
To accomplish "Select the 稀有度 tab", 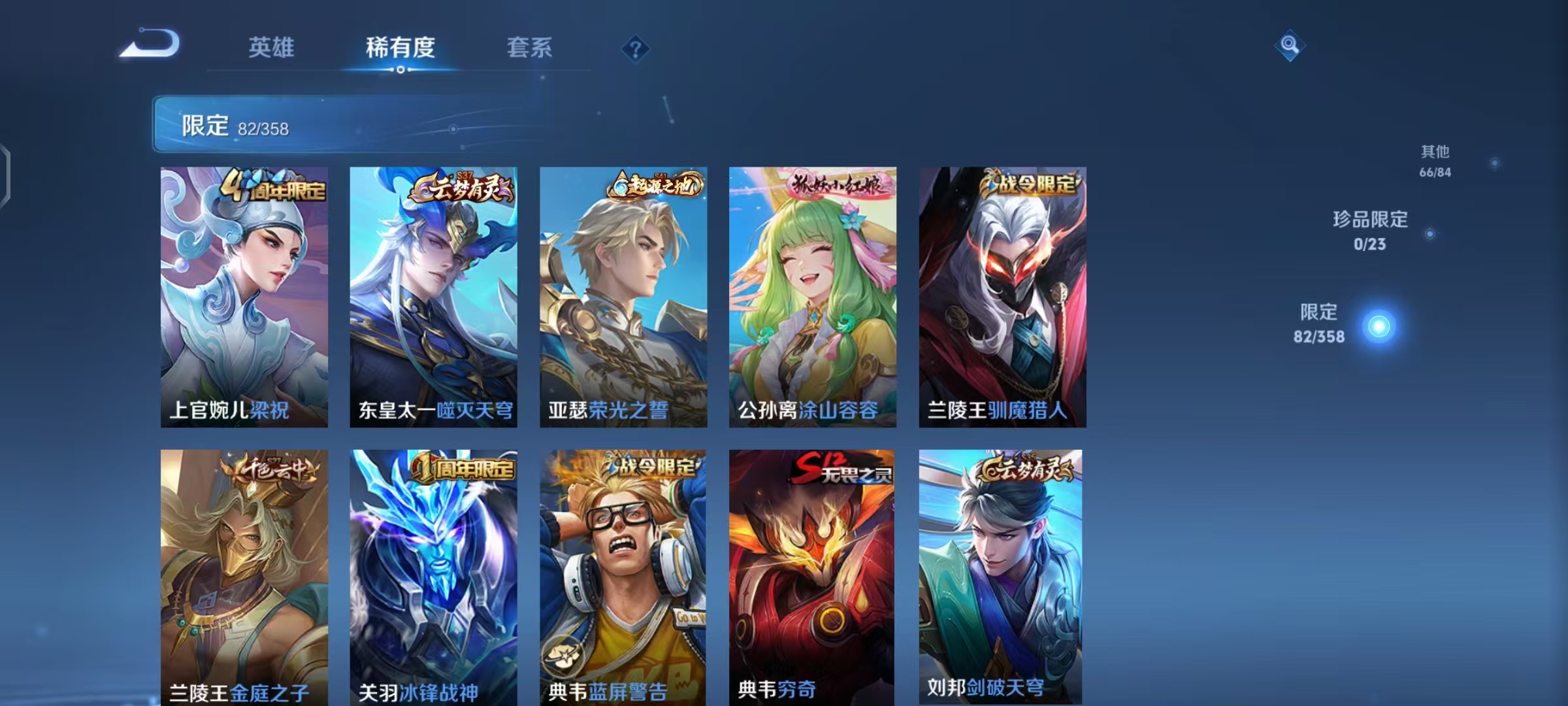I will tap(400, 48).
